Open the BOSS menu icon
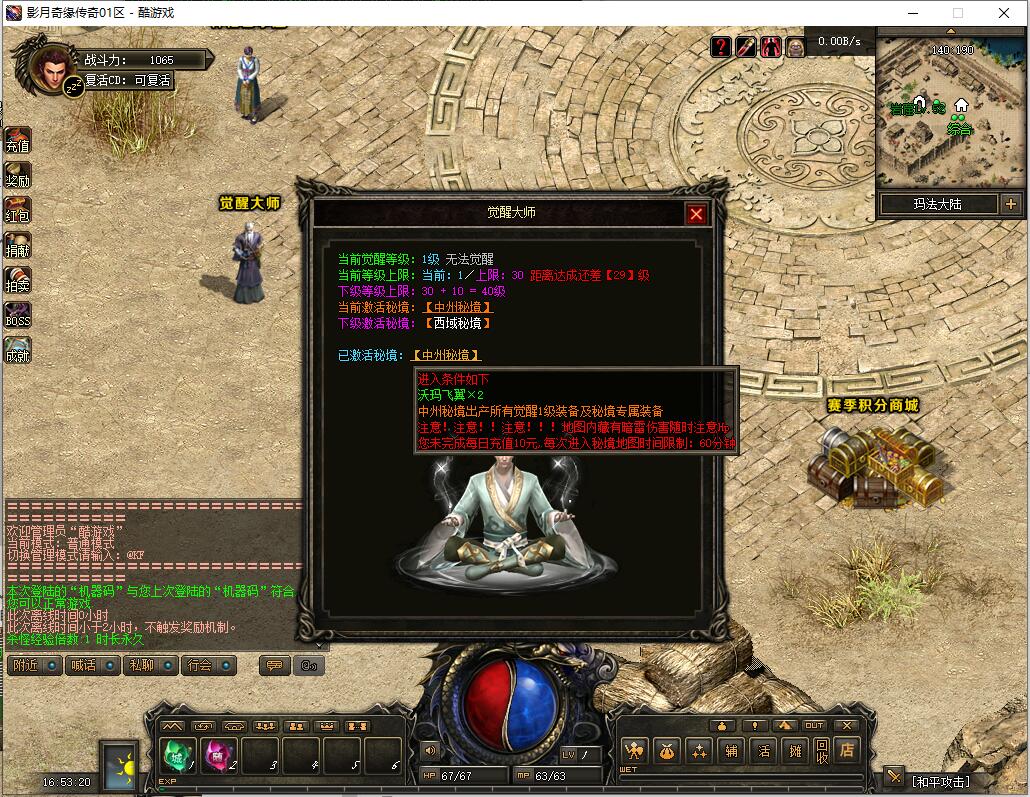The height and width of the screenshot is (797, 1030). point(18,316)
